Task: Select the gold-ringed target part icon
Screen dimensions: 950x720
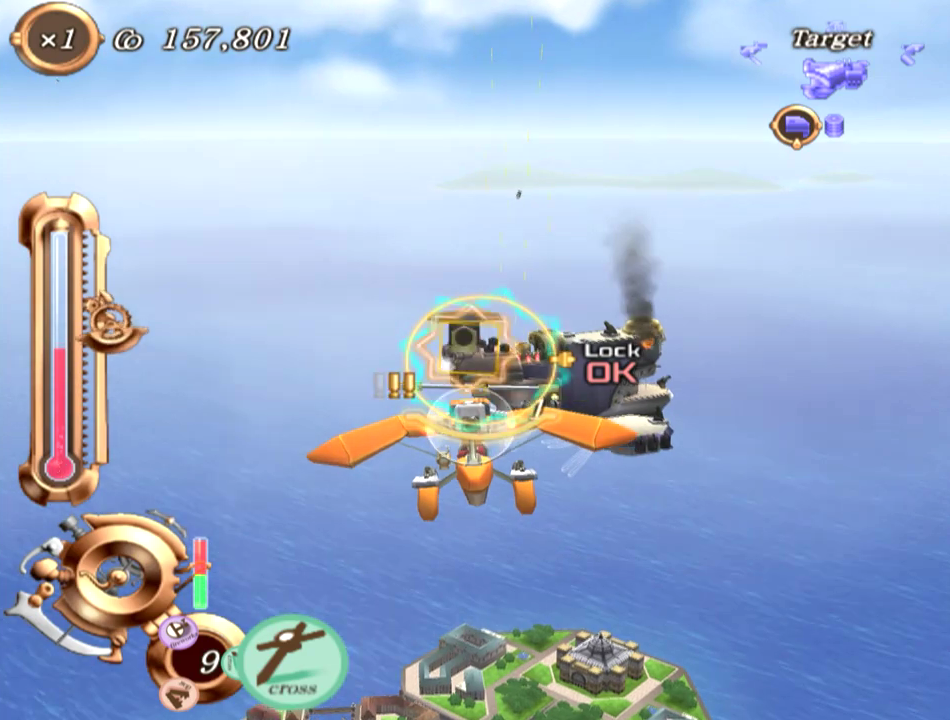Action: [796, 126]
